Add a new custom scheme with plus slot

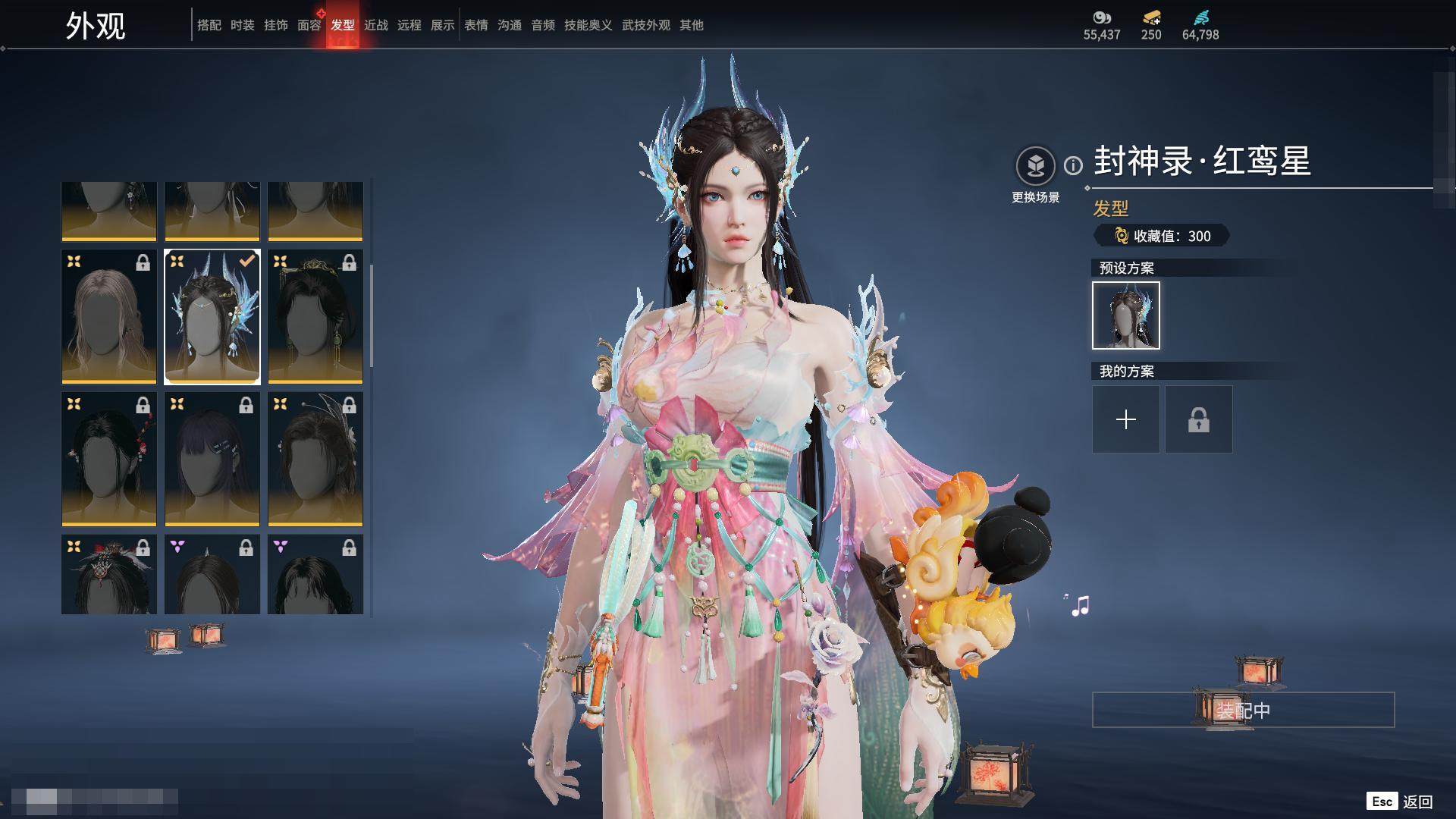(1125, 419)
